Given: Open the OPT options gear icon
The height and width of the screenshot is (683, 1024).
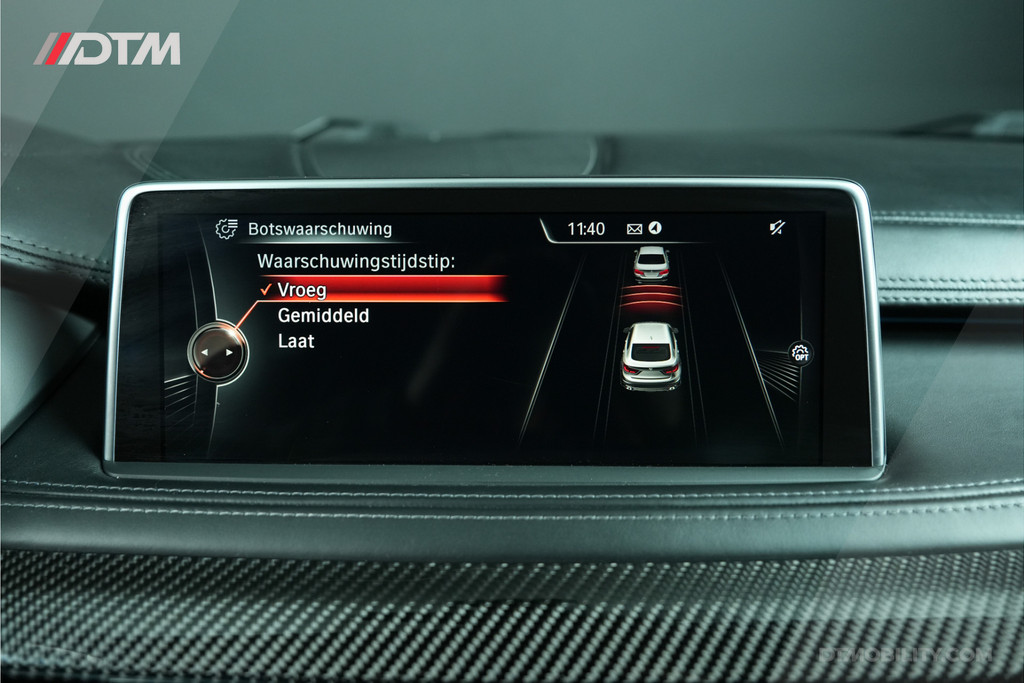Looking at the screenshot, I should point(800,353).
